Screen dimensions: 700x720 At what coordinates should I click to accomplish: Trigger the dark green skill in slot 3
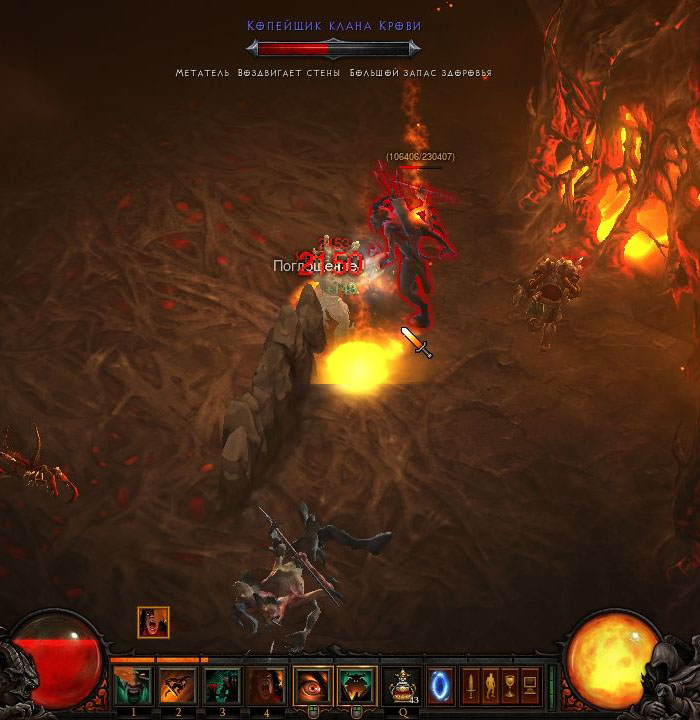(222, 687)
